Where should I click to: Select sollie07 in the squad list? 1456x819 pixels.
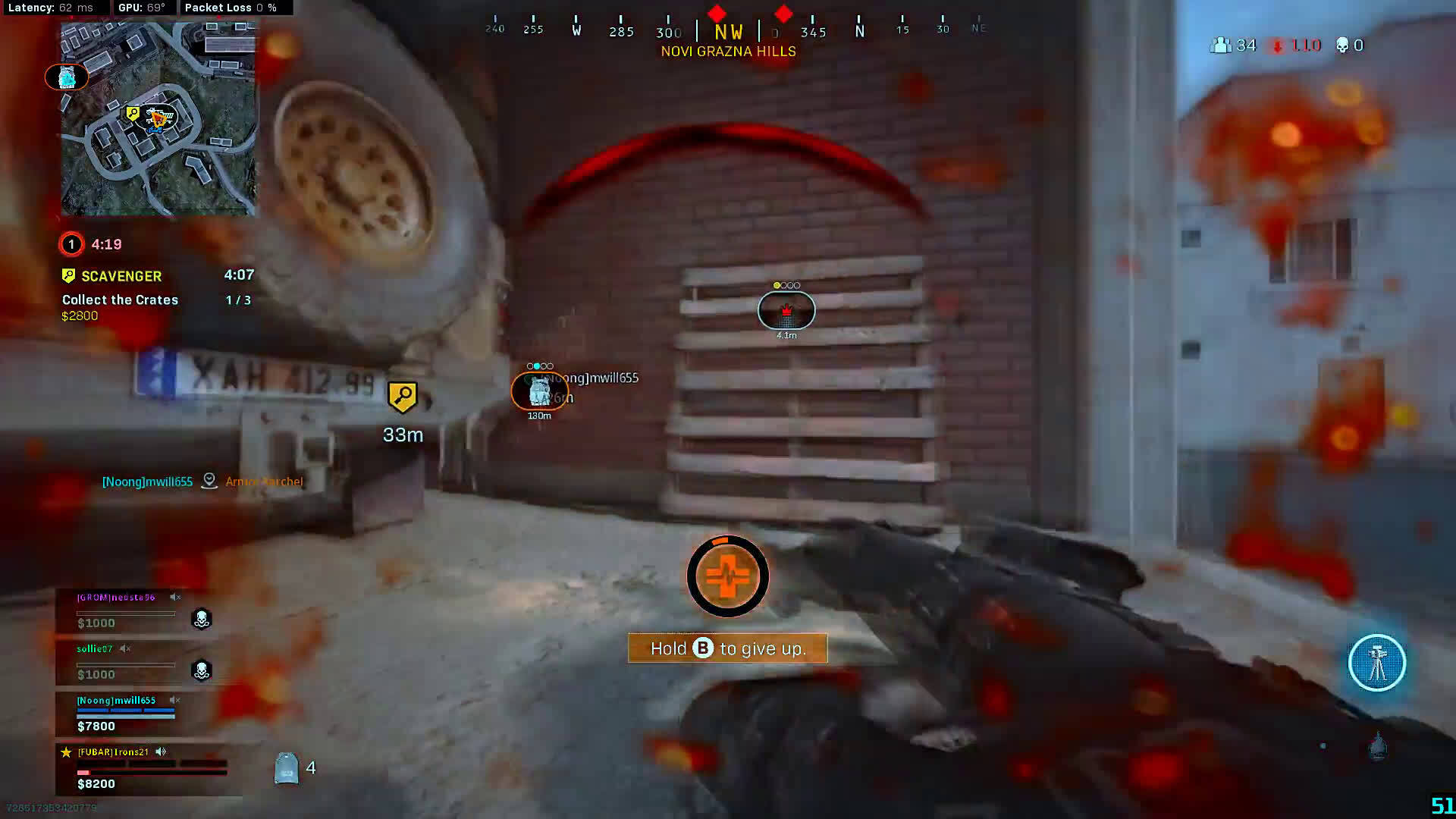click(95, 649)
